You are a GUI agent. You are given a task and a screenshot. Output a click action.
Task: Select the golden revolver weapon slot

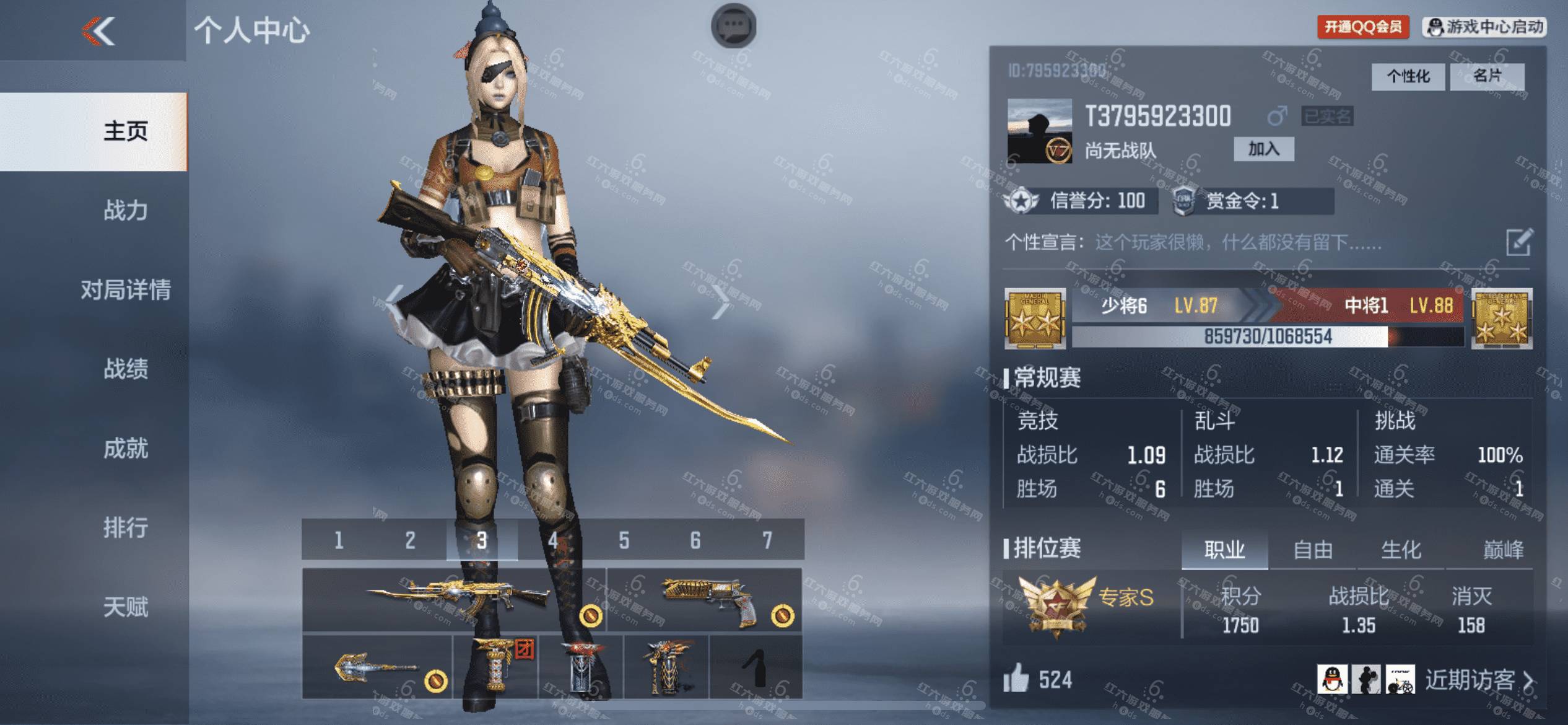click(x=705, y=600)
